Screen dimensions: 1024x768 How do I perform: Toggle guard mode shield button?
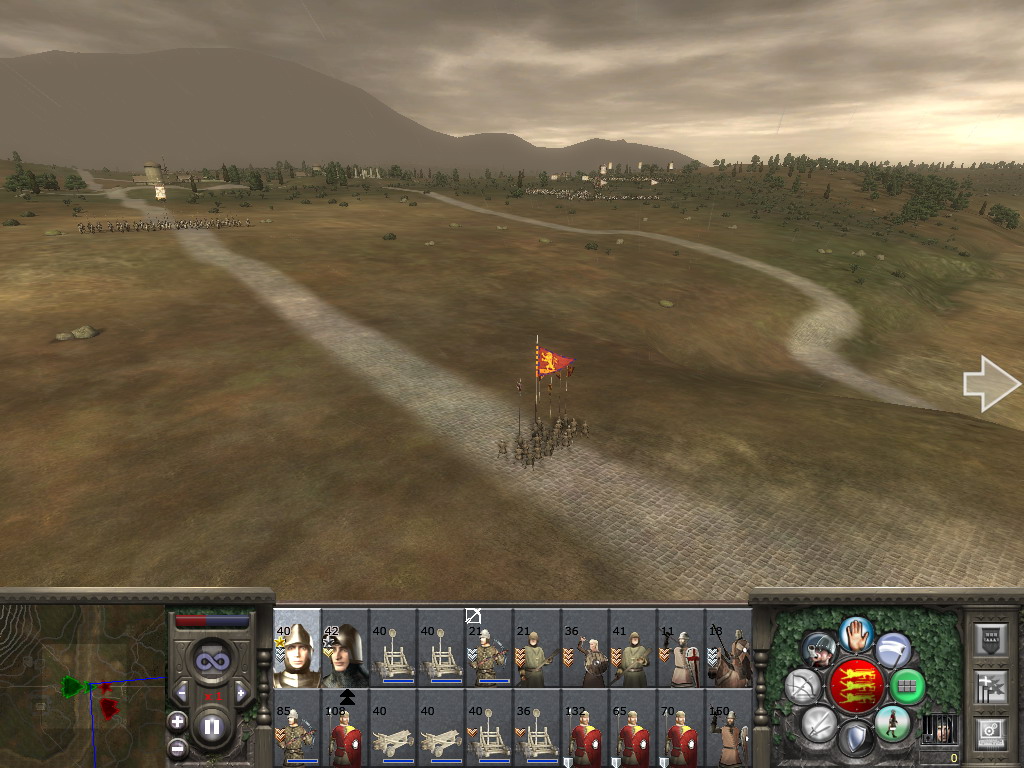855,740
